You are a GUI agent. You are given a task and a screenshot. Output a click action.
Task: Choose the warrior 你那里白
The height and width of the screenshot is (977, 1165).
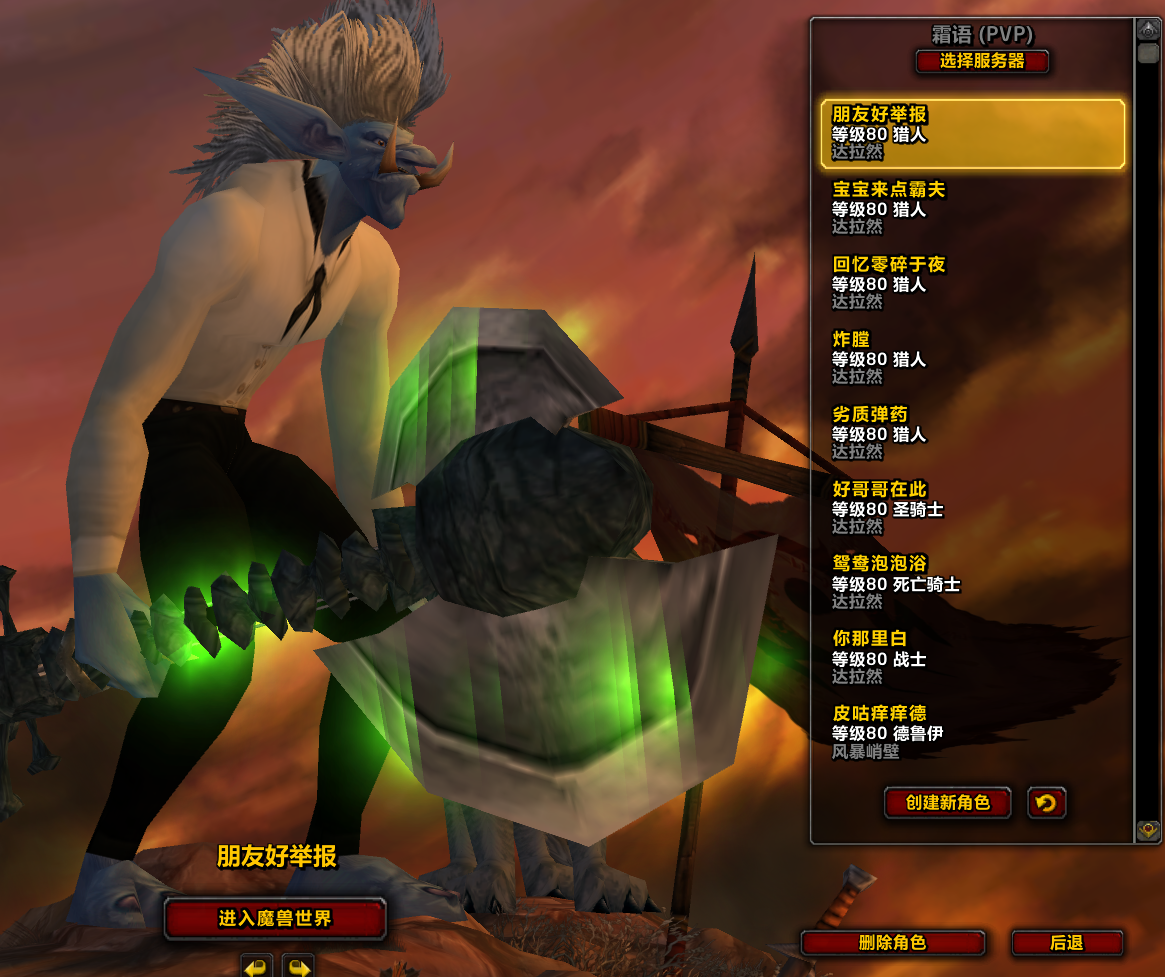click(x=972, y=657)
